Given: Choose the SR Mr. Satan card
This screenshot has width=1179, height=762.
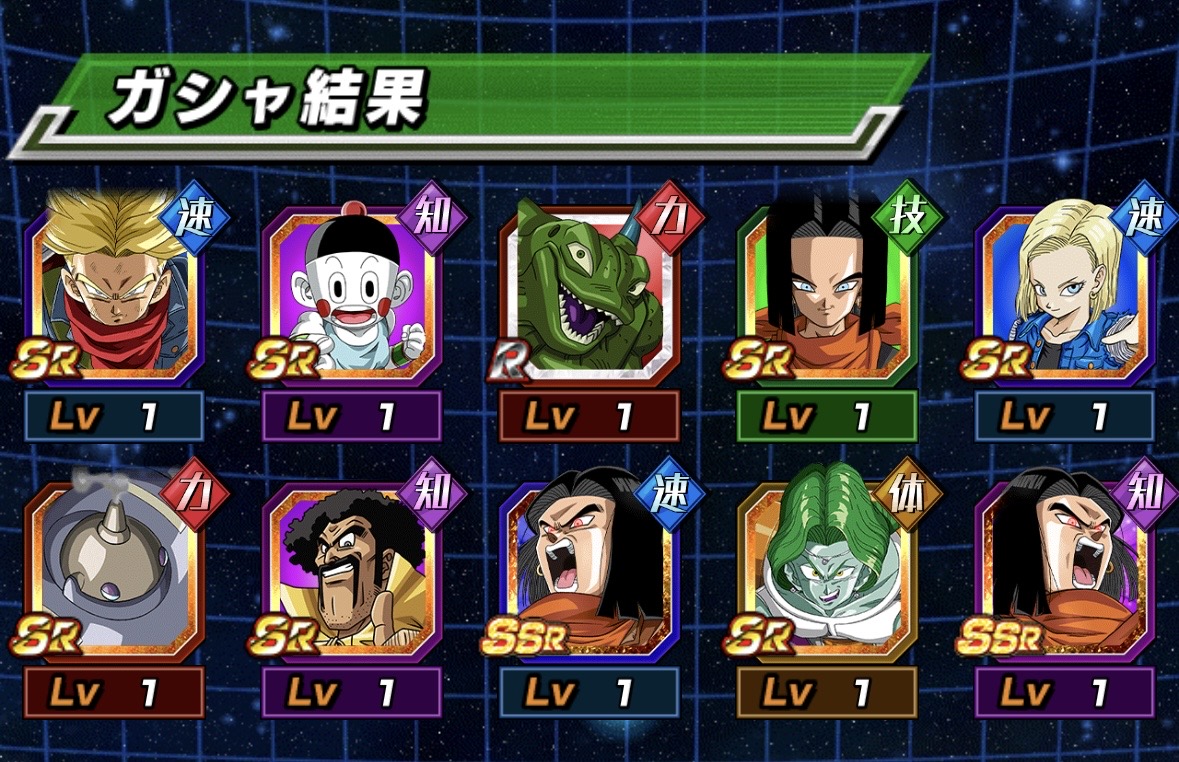Looking at the screenshot, I should 351,570.
